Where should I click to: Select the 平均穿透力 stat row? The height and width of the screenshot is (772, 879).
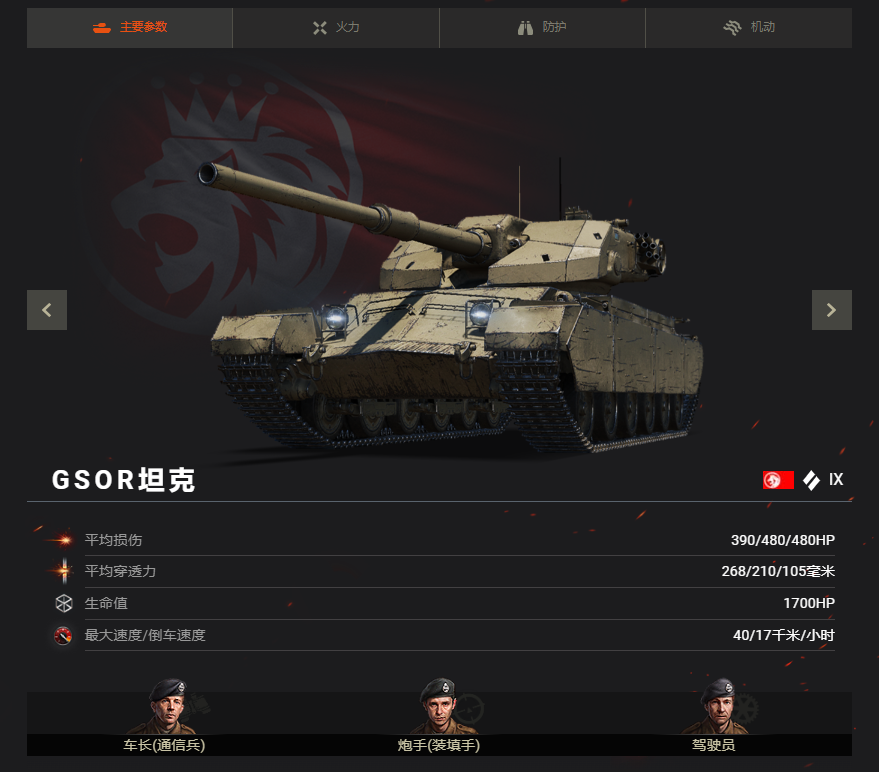coord(440,572)
